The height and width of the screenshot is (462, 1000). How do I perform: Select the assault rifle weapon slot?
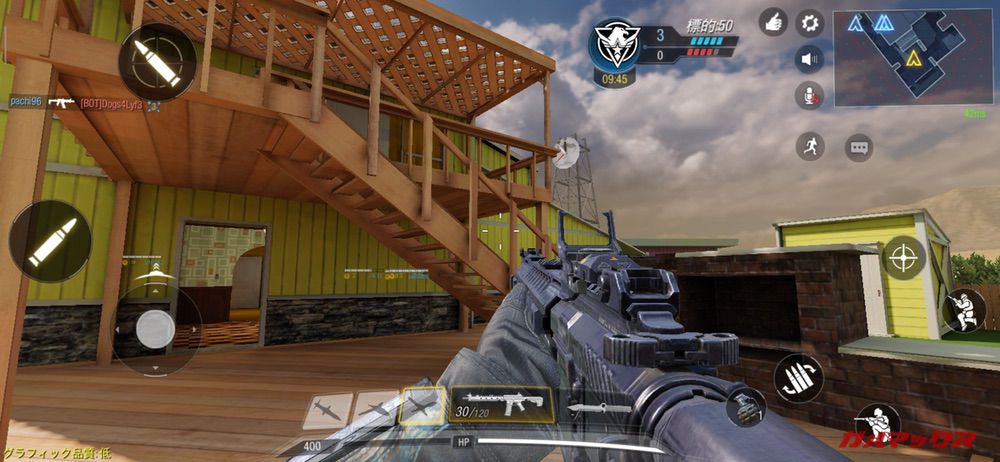[x=501, y=403]
